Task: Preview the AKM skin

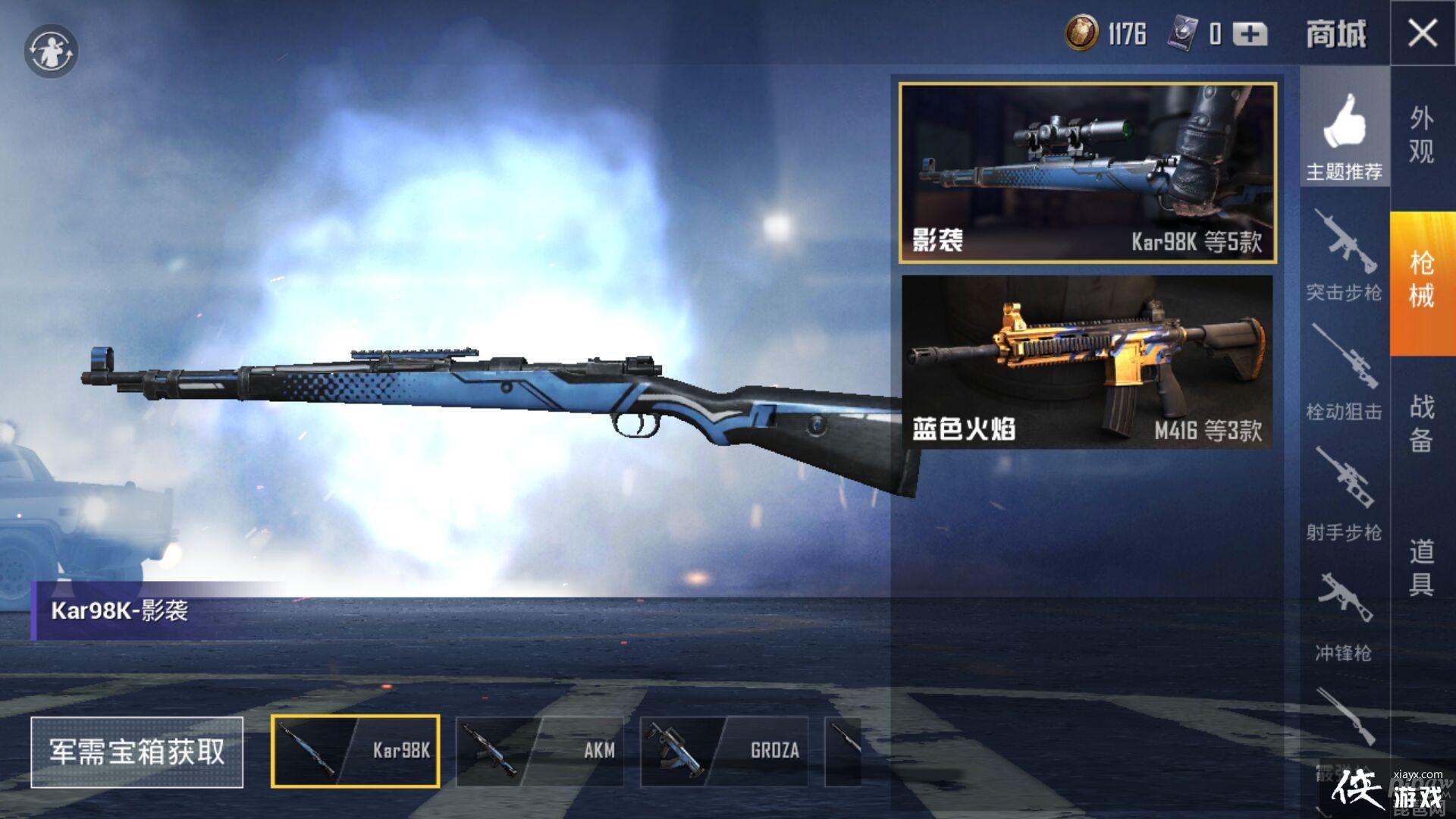Action: point(539,751)
